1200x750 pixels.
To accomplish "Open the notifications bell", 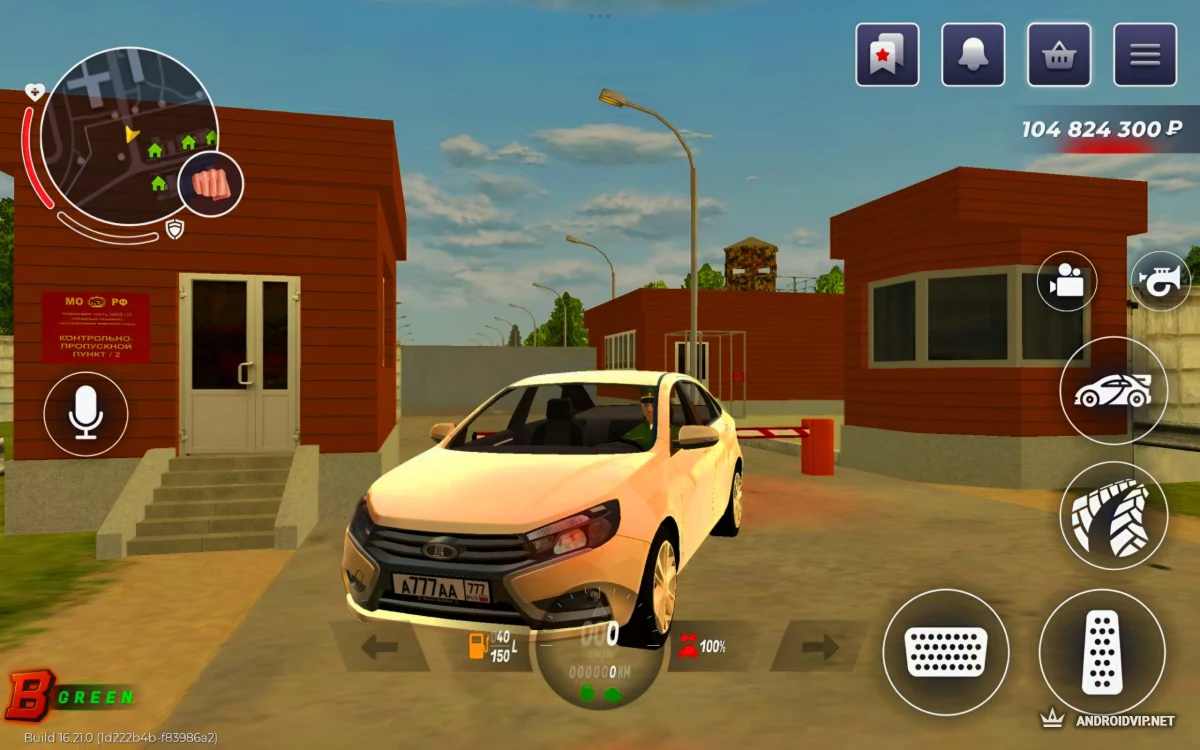I will 973,54.
